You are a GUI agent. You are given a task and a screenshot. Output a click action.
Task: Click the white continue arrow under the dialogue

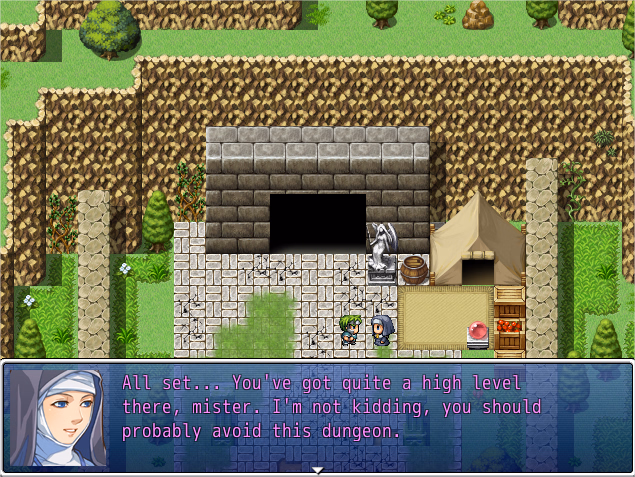pos(317,470)
